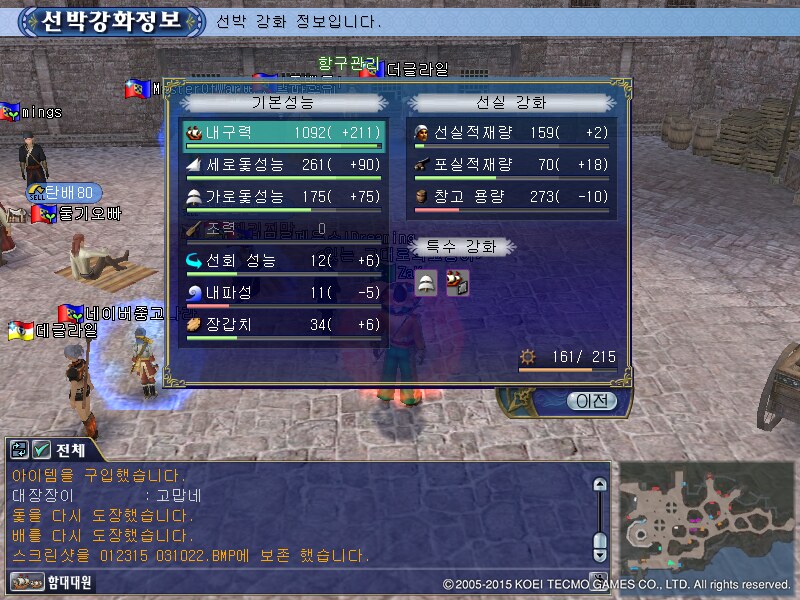Image resolution: width=800 pixels, height=600 pixels.
Task: Select the 세로돛성능 vertical sail row
Action: tap(284, 164)
